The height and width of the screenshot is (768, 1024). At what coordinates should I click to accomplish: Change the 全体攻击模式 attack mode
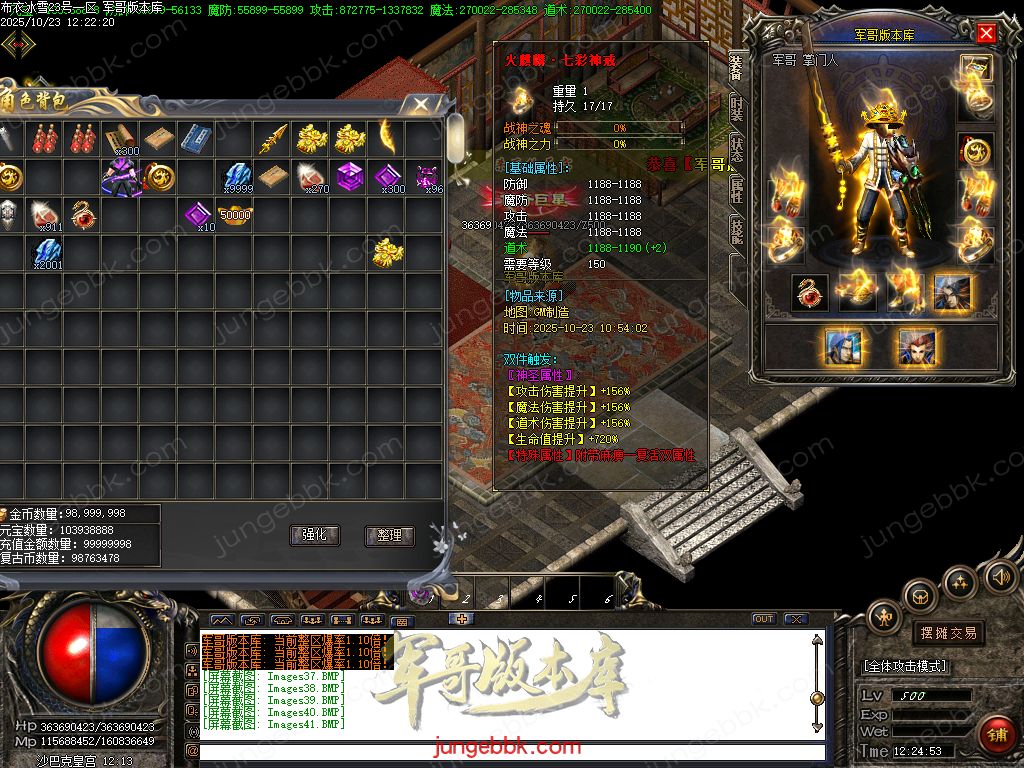click(905, 666)
